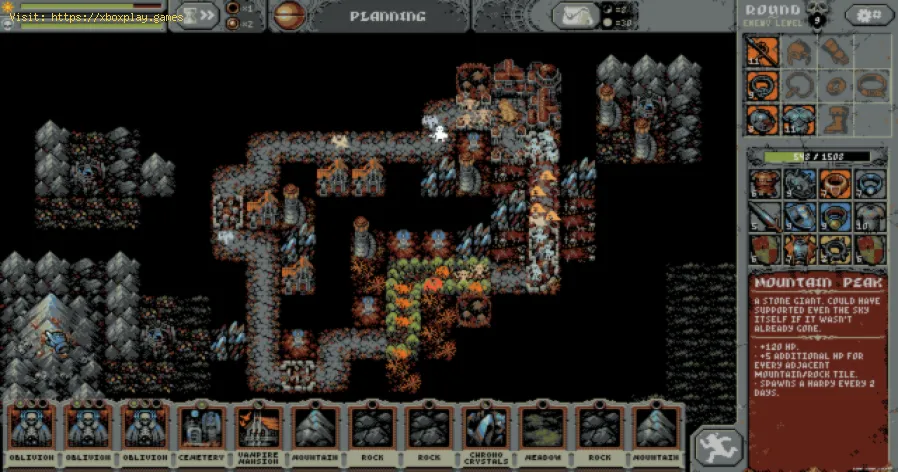Click the retreat running-man button
The image size is (898, 472).
(716, 447)
